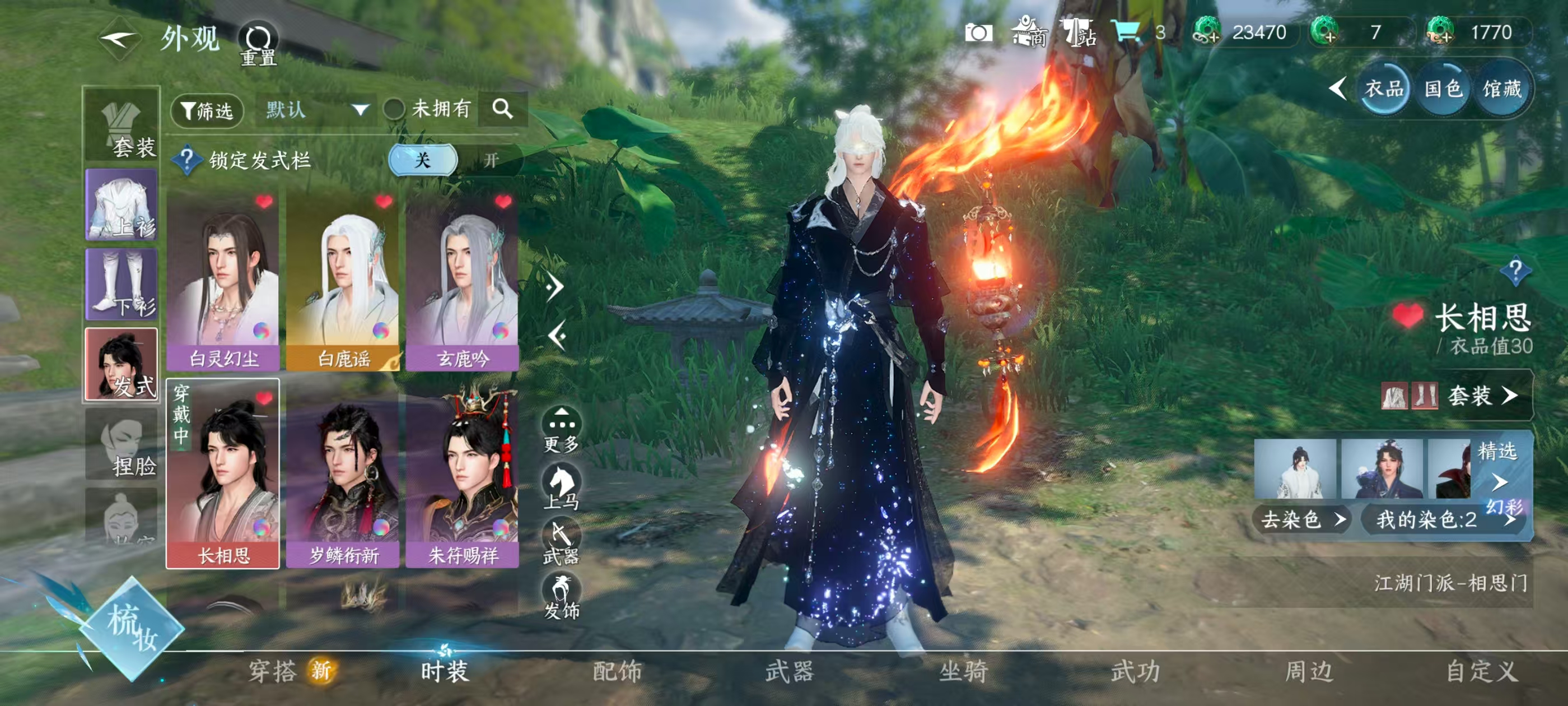Pick the 玄鹿吟 hairstyle card
Viewport: 1568px width, 706px height.
tap(462, 281)
